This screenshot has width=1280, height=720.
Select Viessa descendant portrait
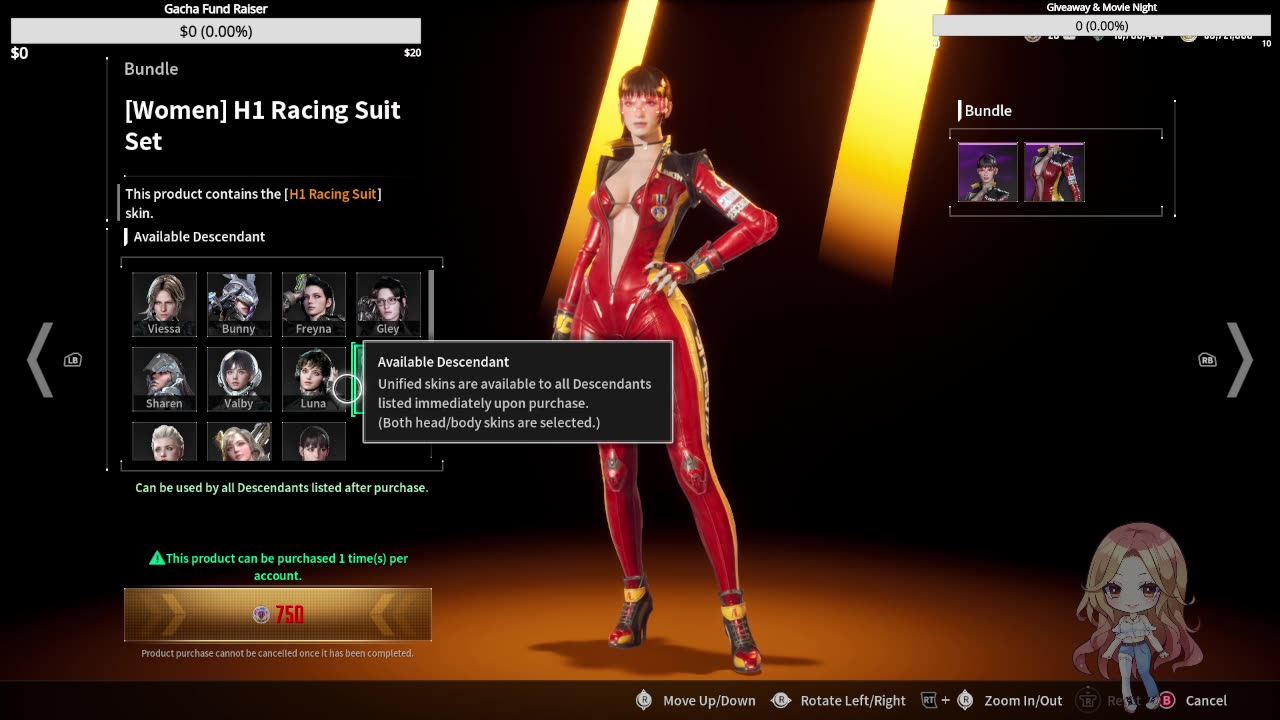coord(164,304)
